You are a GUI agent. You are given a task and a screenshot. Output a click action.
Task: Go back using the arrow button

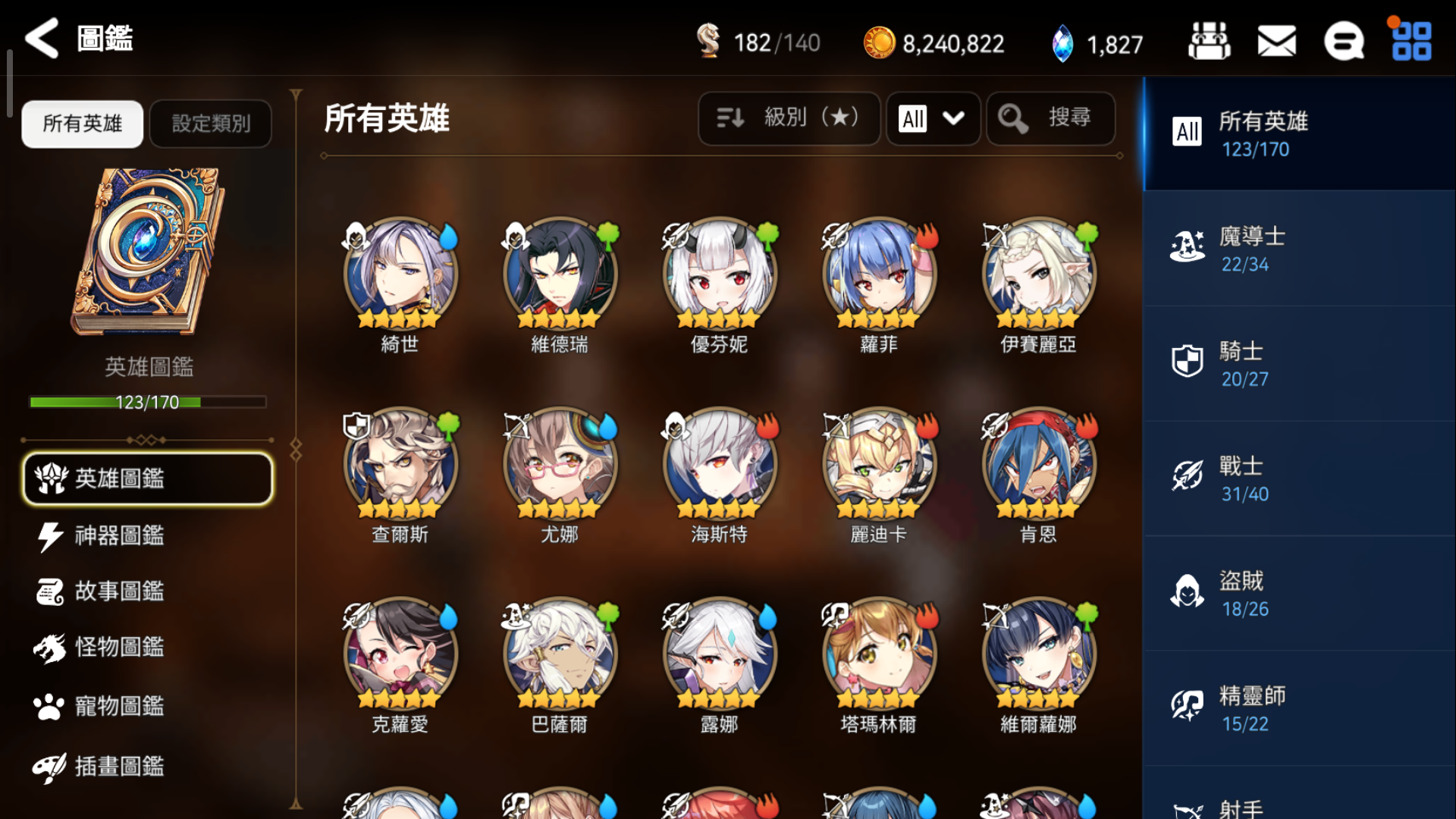pyautogui.click(x=42, y=39)
